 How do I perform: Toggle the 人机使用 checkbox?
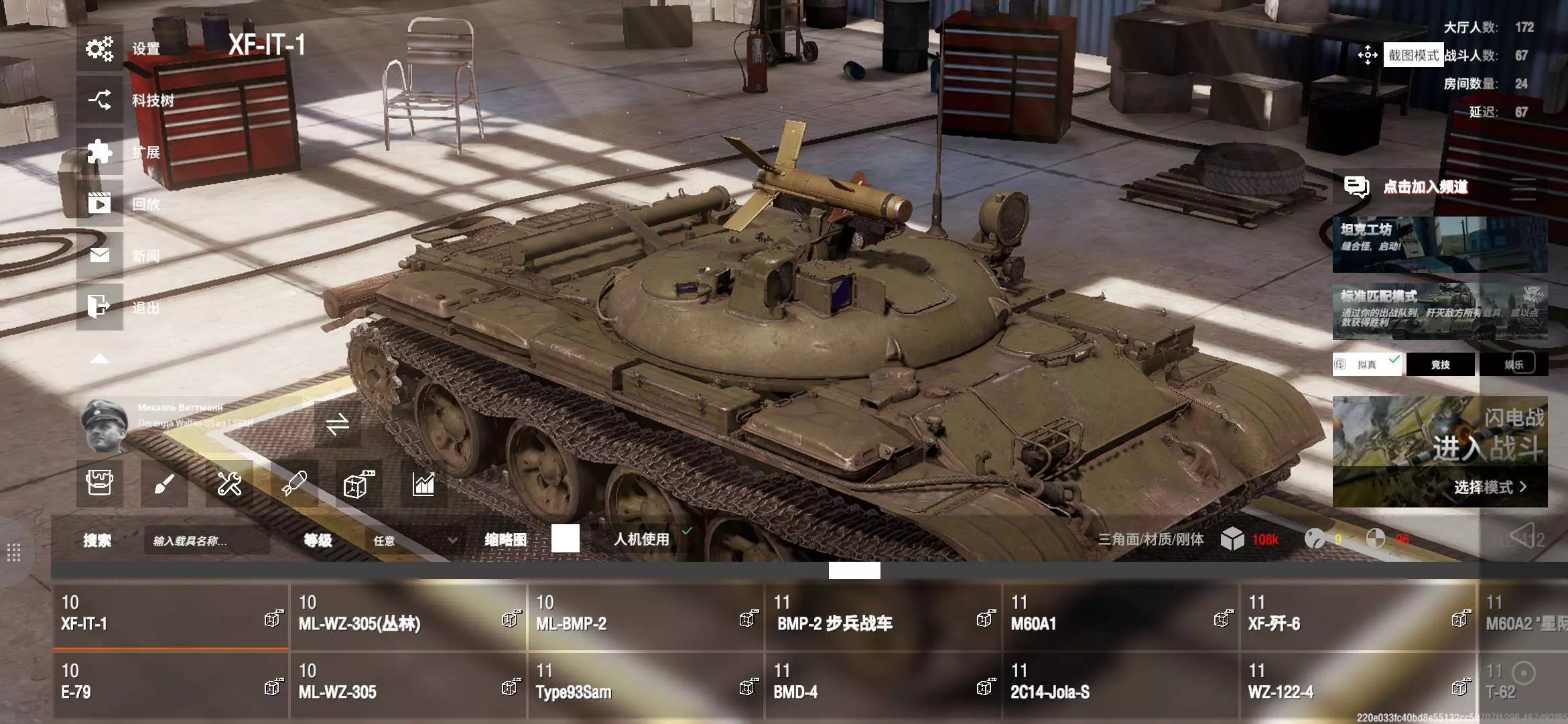[x=687, y=532]
